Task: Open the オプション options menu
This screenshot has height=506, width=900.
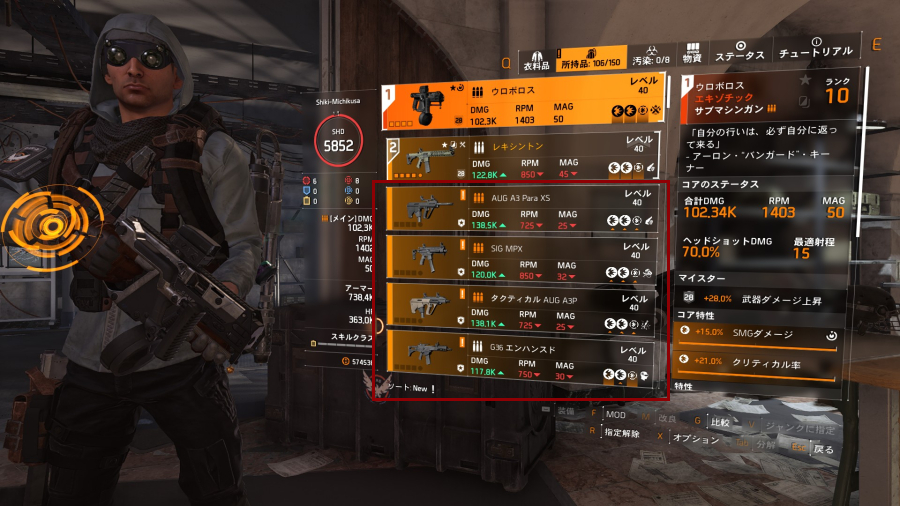Action: coord(697,438)
